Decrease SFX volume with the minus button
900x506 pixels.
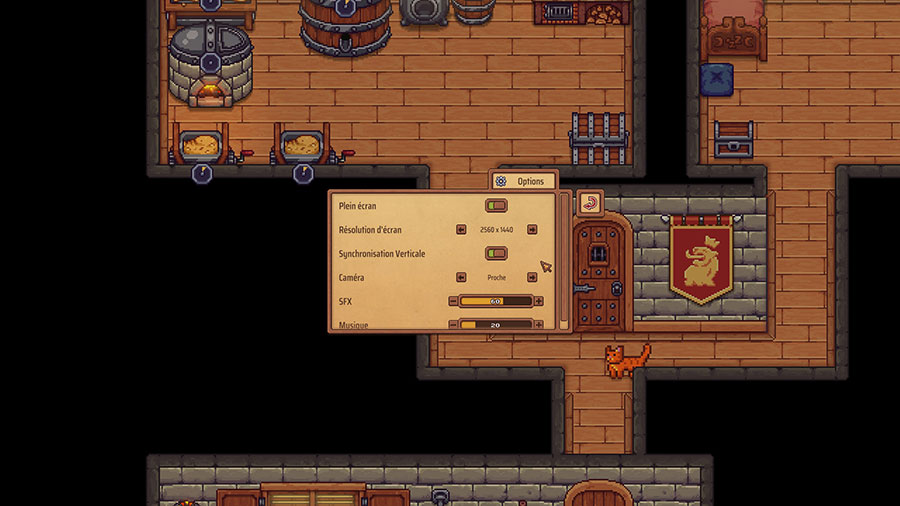point(453,301)
